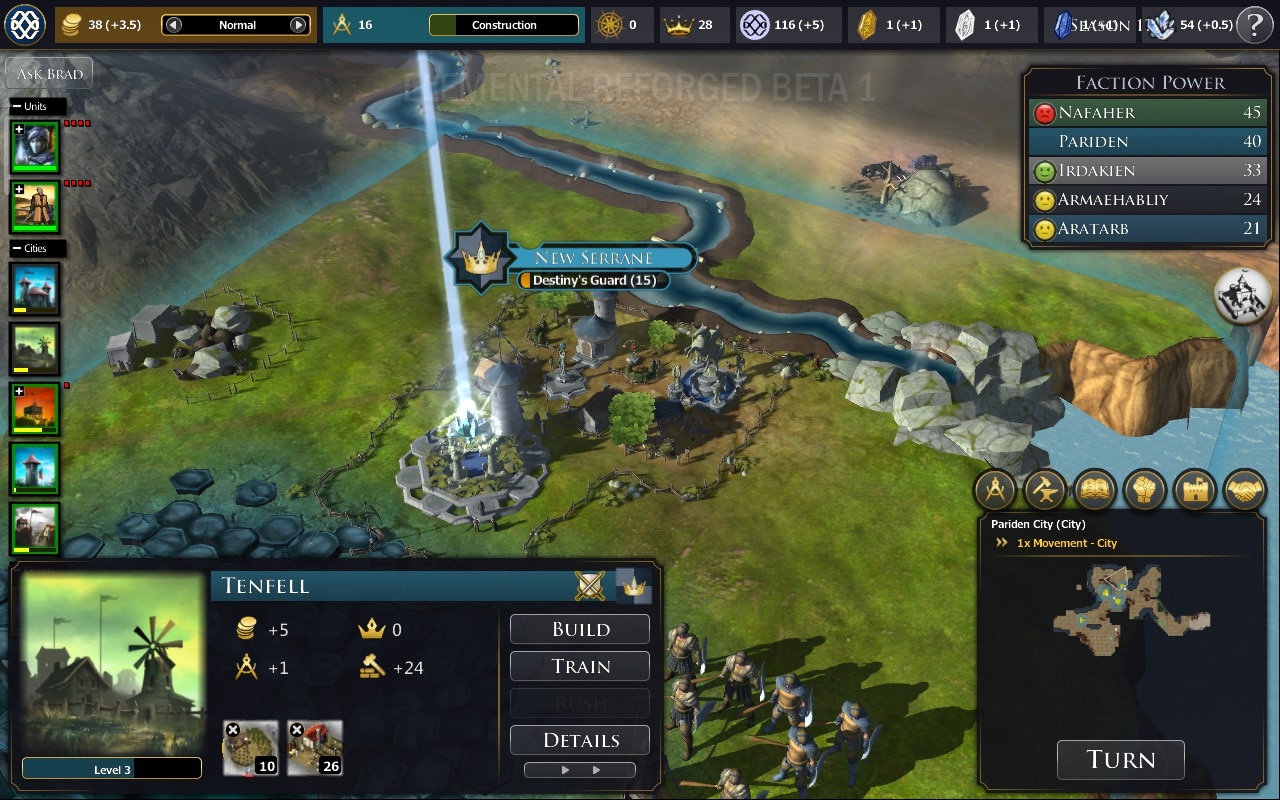The width and height of the screenshot is (1280, 800).
Task: Open the Build menu for Tenfell
Action: (580, 629)
